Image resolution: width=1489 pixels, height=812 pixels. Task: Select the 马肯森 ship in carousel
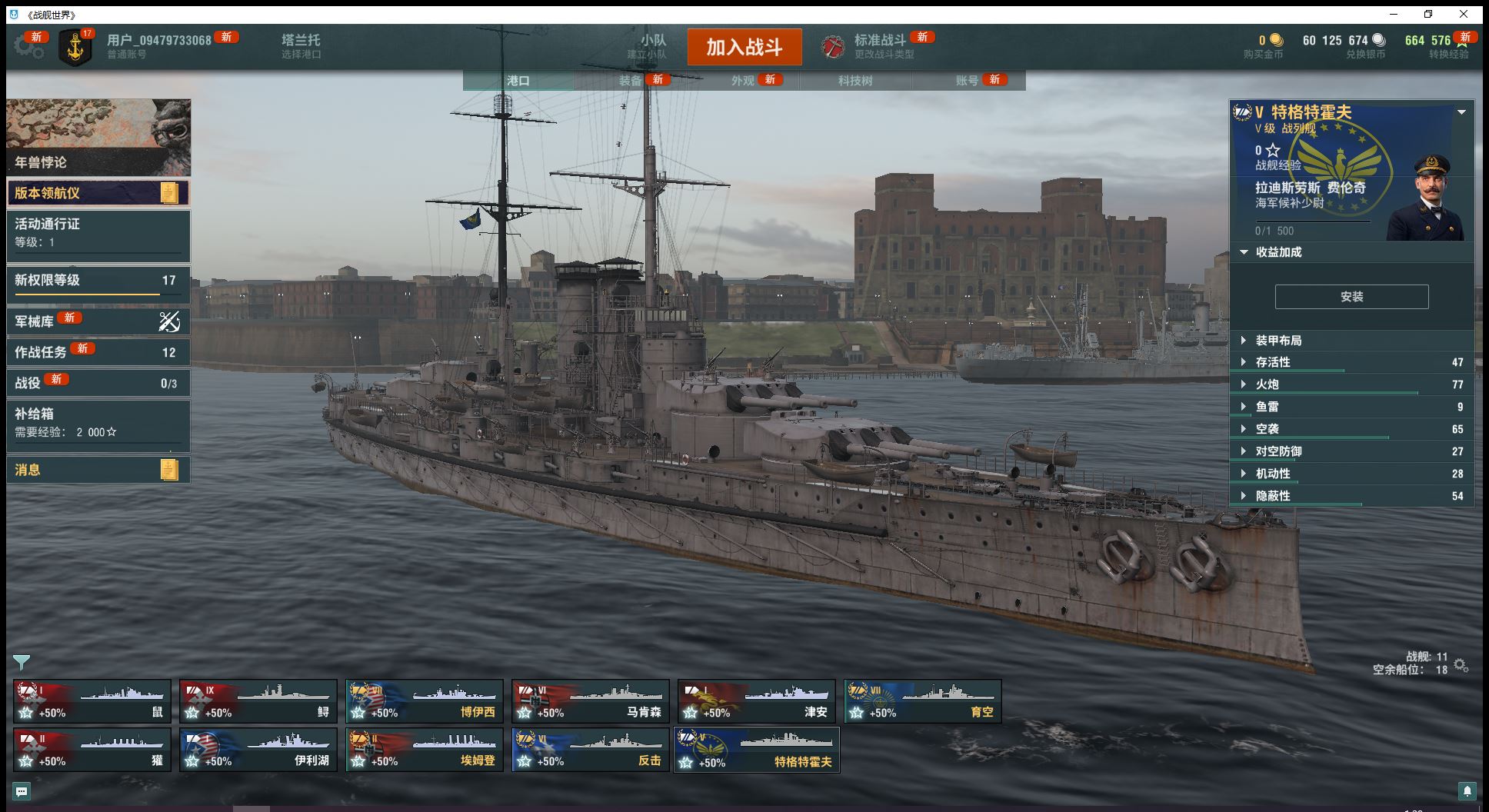point(591,701)
